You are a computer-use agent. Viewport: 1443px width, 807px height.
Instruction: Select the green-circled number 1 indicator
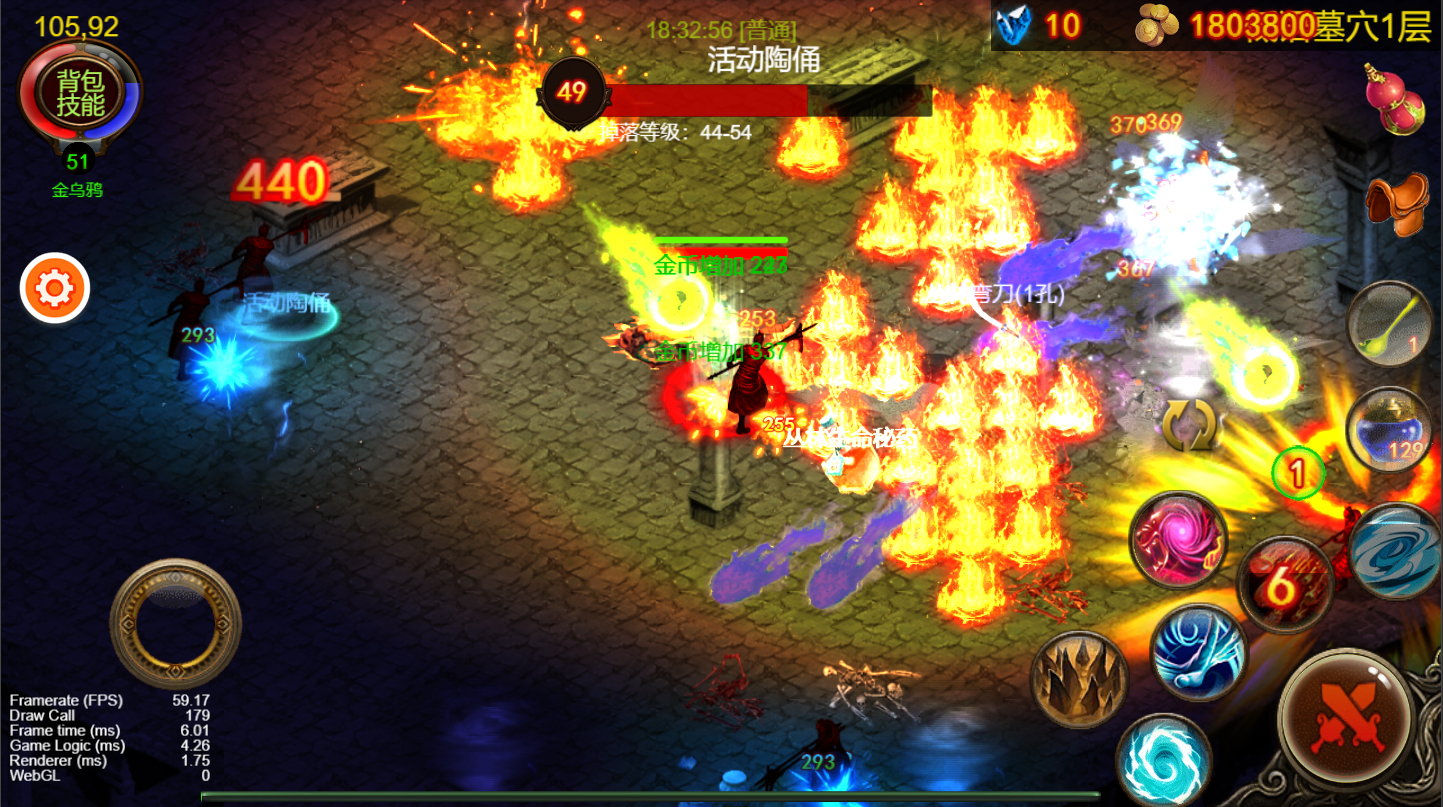click(1298, 472)
